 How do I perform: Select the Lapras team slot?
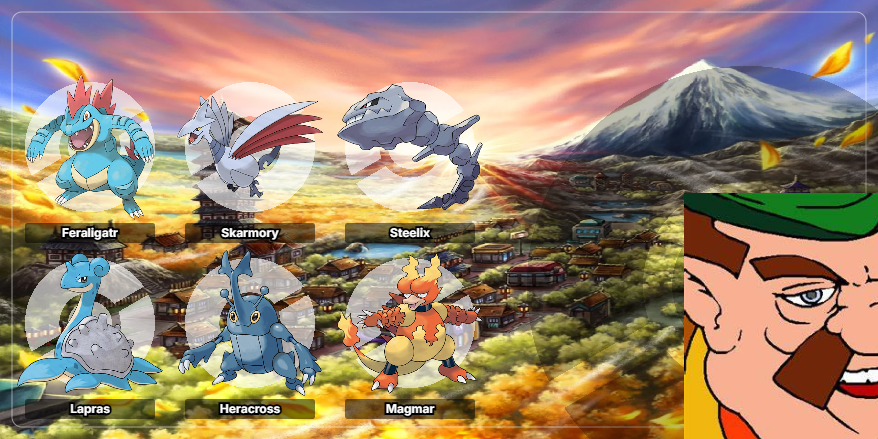click(x=90, y=325)
